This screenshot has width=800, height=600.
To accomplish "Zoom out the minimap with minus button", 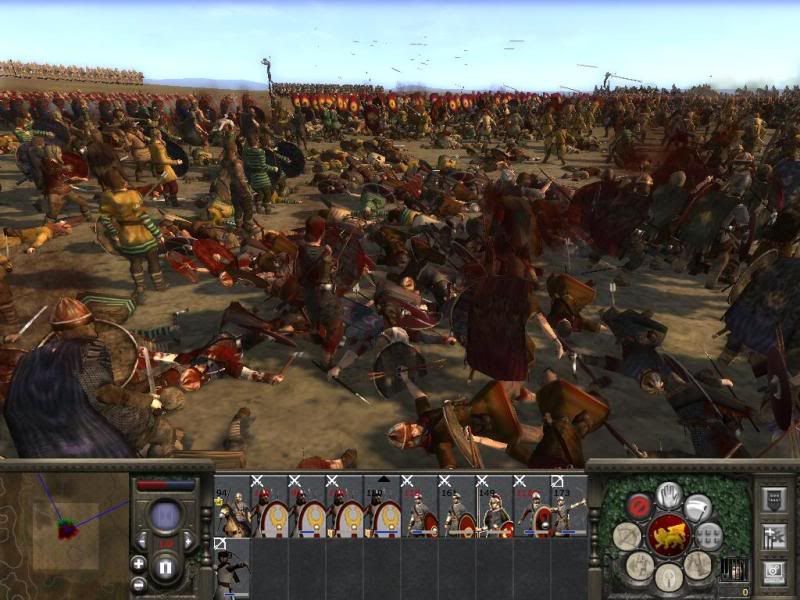I will pos(138,583).
